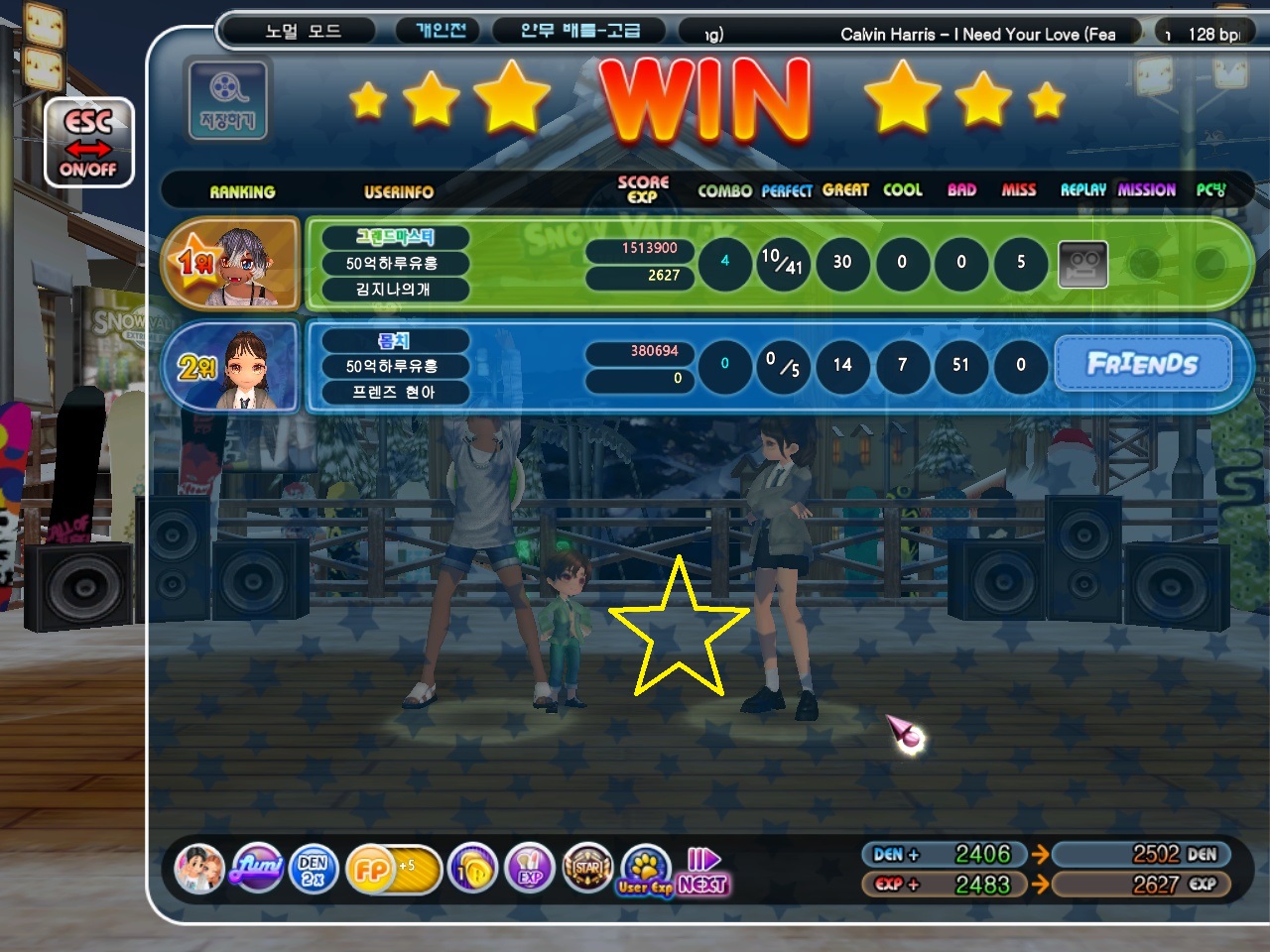Click the purple bunny EXP bonus icon
This screenshot has width=1270, height=952.
click(x=530, y=870)
